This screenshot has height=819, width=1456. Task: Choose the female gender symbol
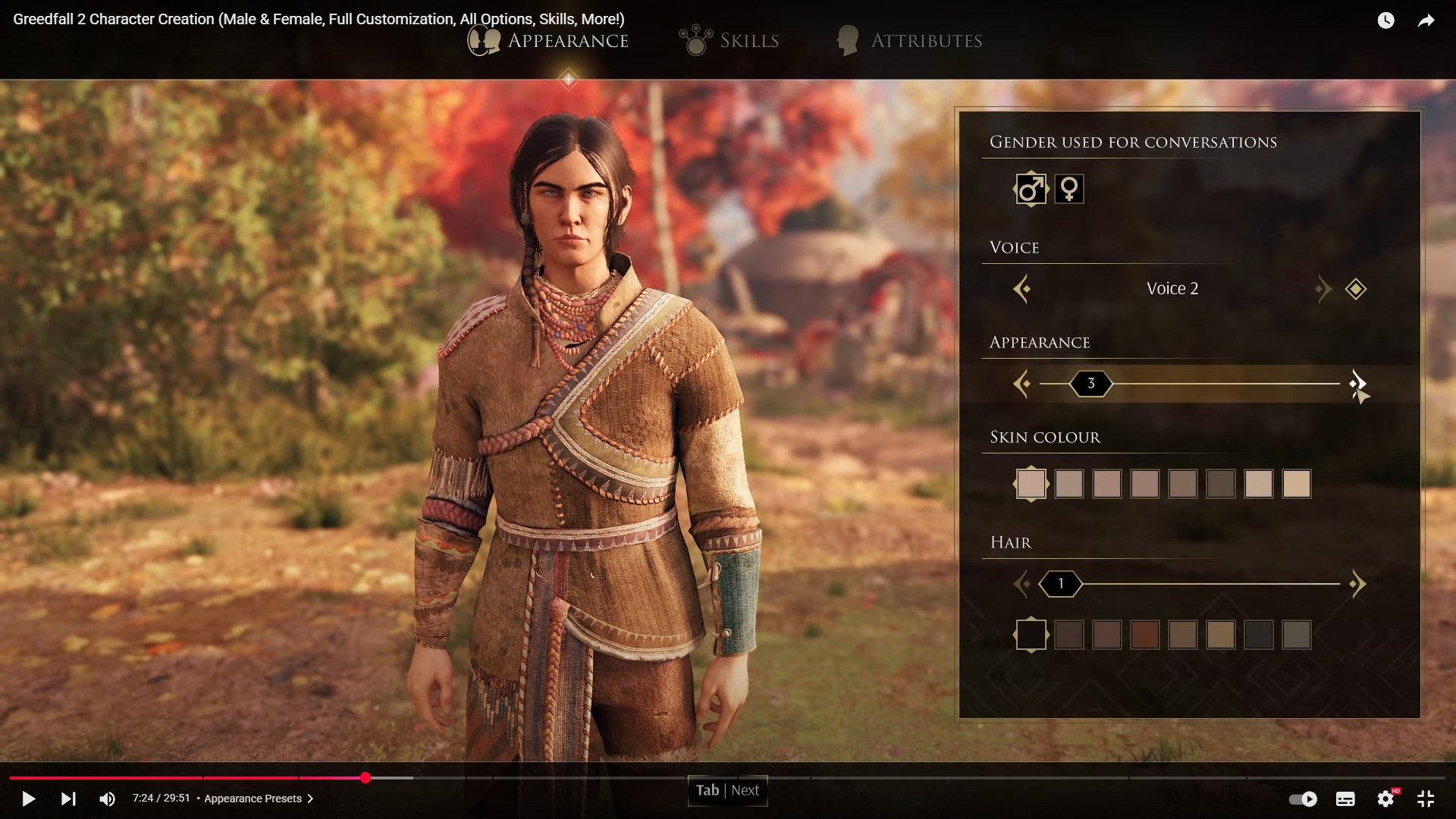(1069, 189)
